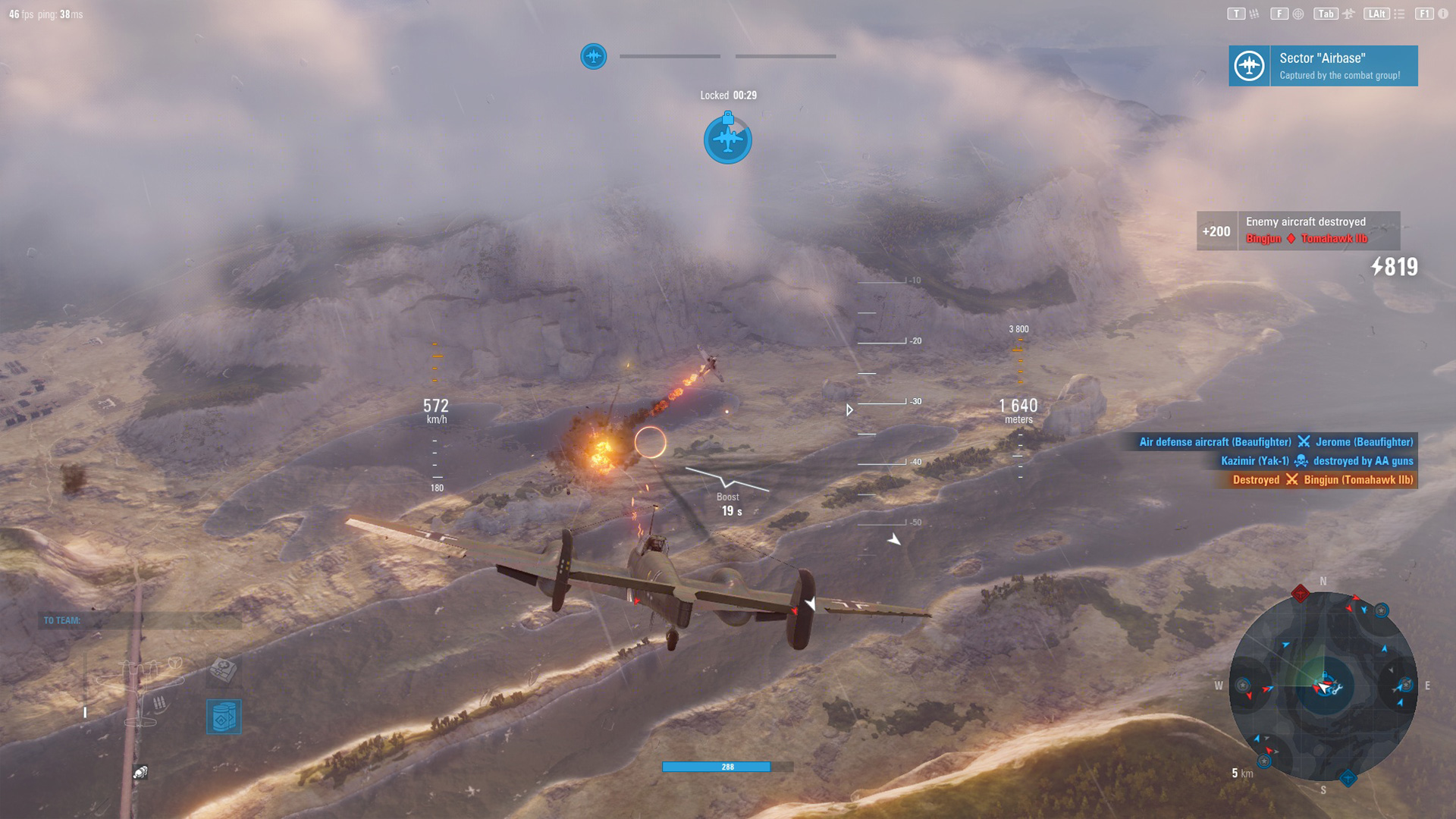The height and width of the screenshot is (819, 1456).
Task: Select the aircraft scoreboard icon beside the Tab hint
Action: [1348, 13]
